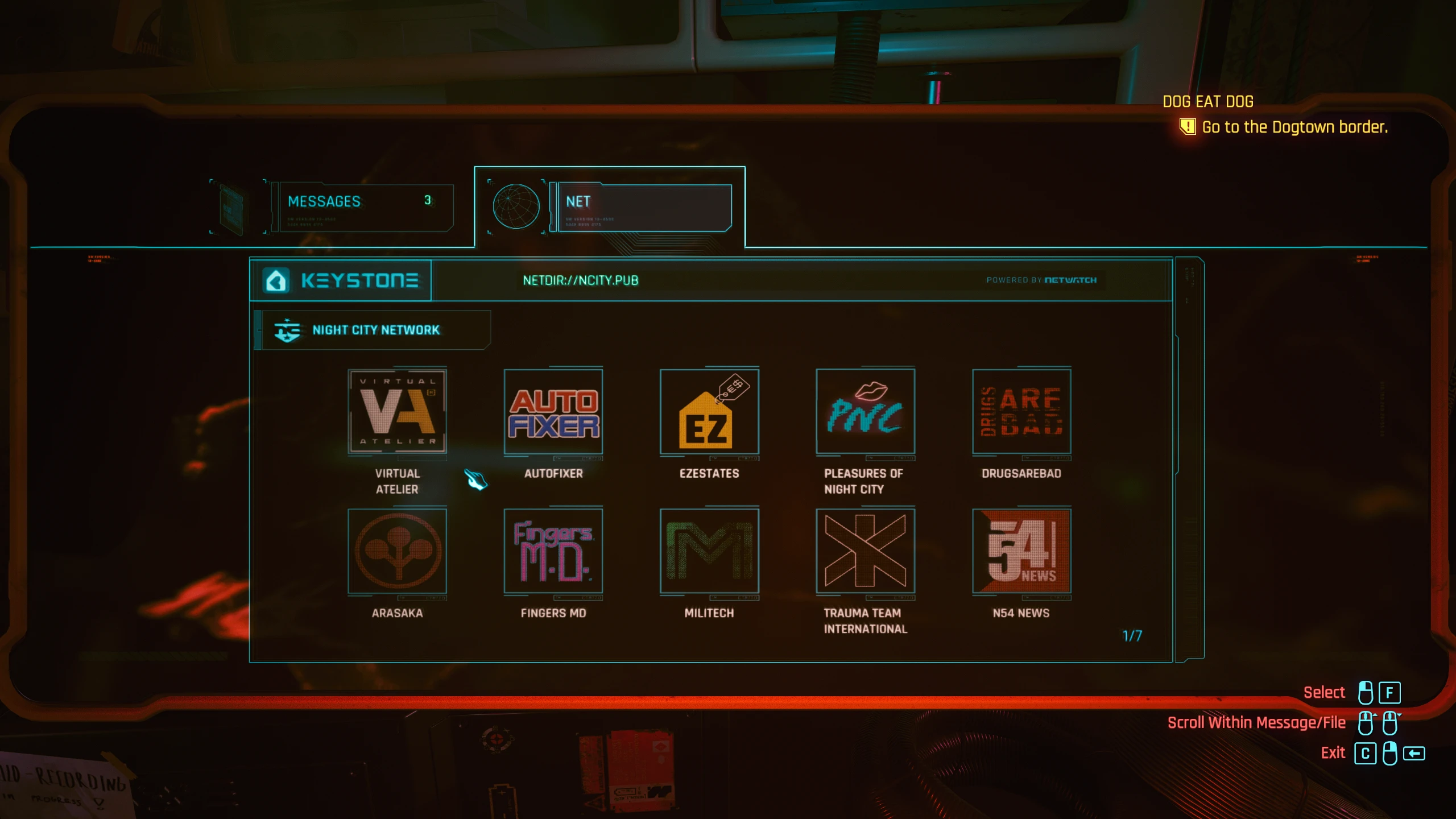Select the Militech tile
This screenshot has width=1456, height=819.
pyautogui.click(x=710, y=551)
